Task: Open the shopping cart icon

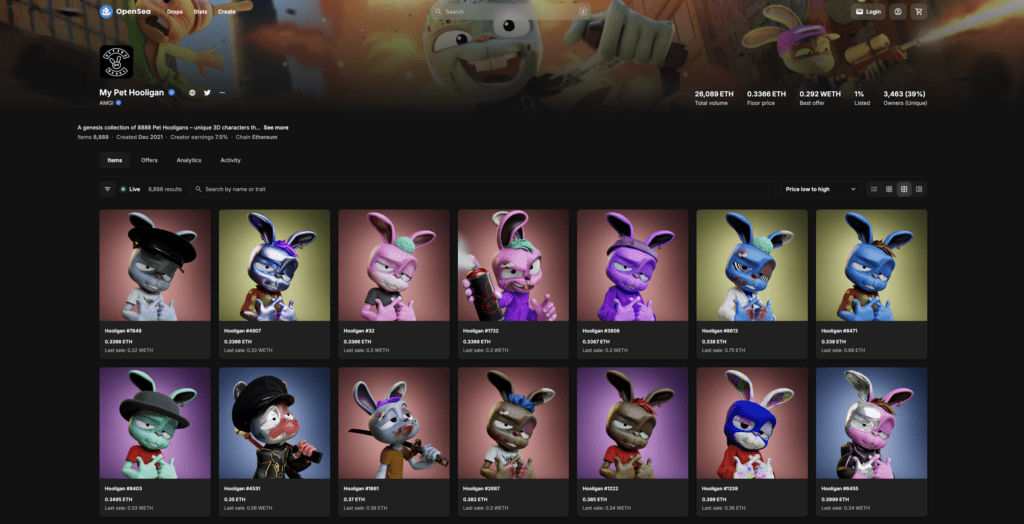Action: pyautogui.click(x=919, y=12)
